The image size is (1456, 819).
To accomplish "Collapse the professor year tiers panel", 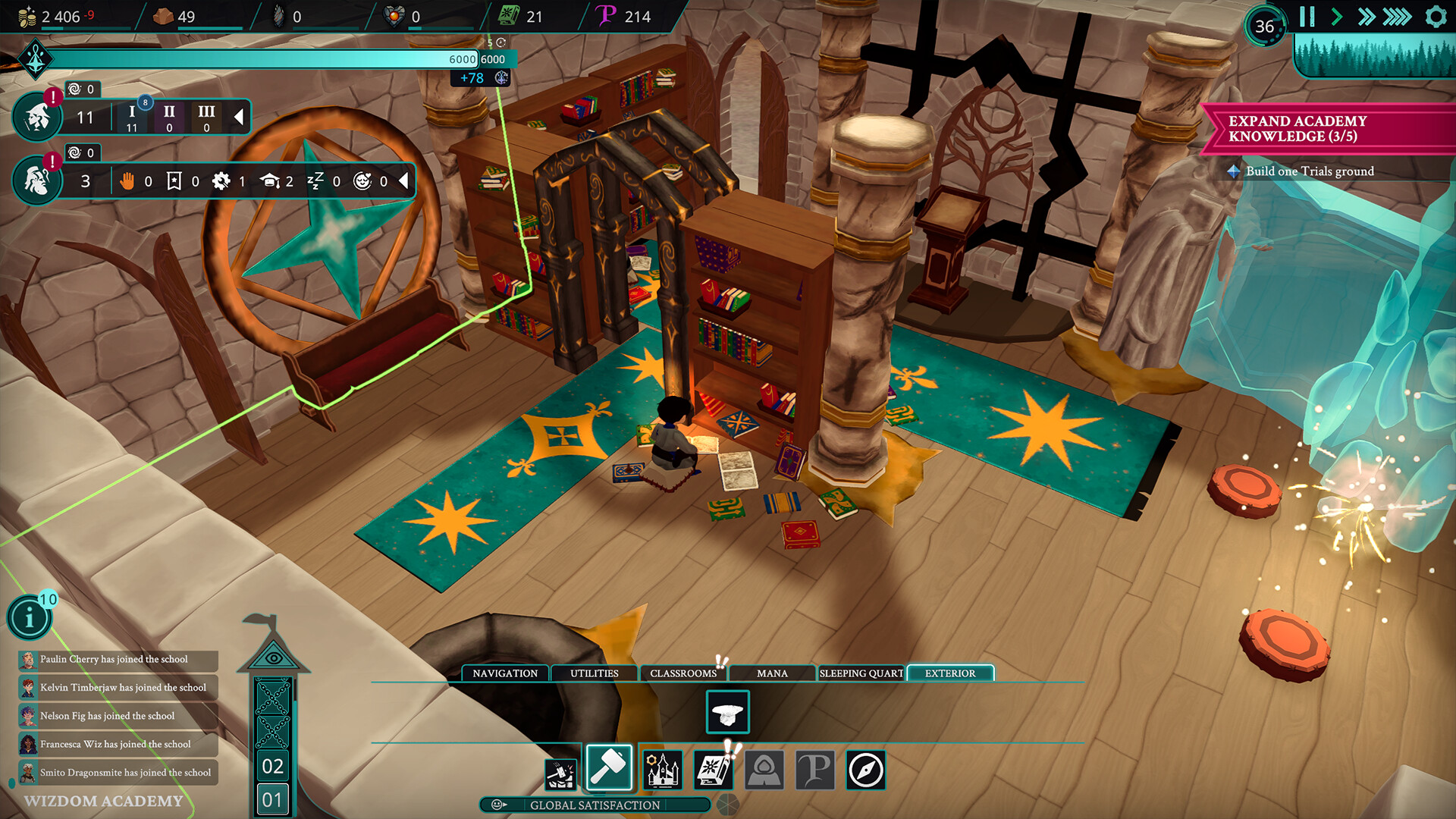I will point(239,117).
